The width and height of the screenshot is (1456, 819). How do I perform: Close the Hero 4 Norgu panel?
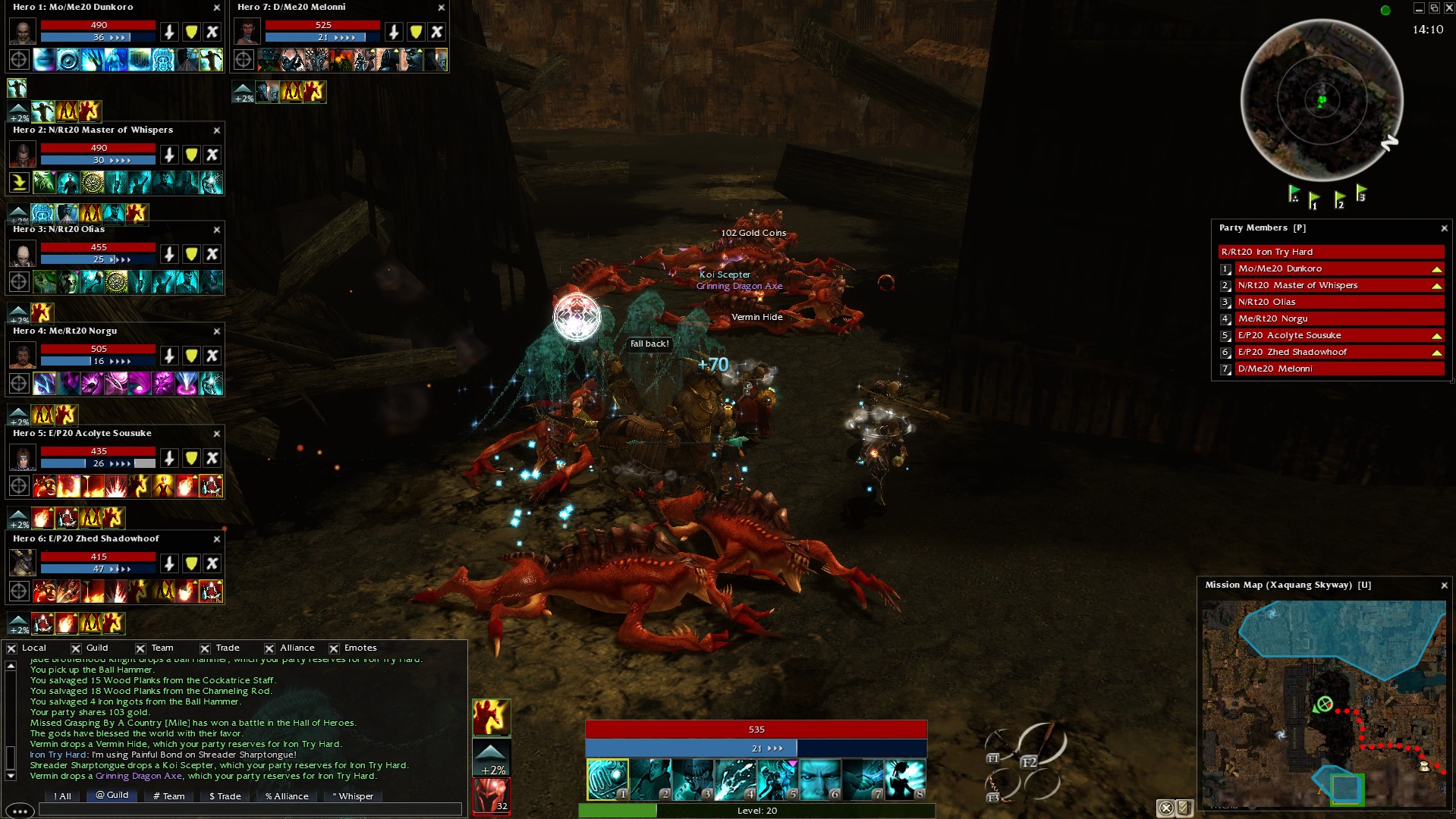[x=217, y=331]
